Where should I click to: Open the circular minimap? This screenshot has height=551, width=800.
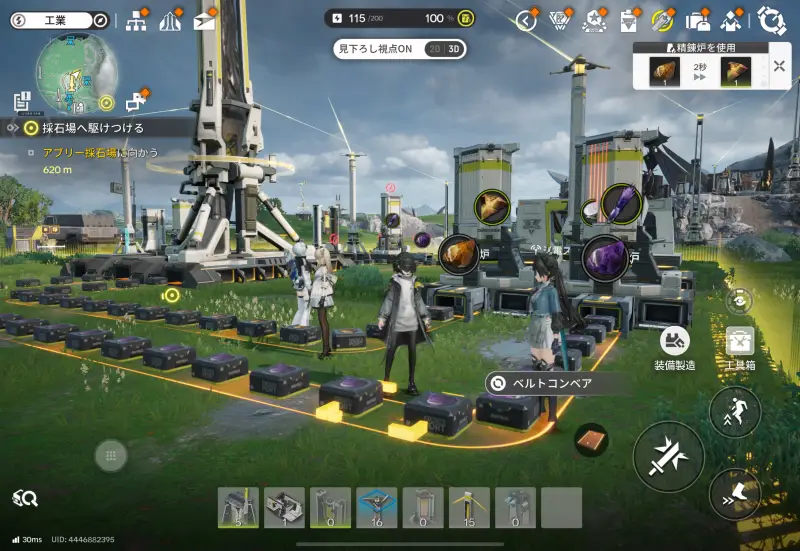click(75, 73)
